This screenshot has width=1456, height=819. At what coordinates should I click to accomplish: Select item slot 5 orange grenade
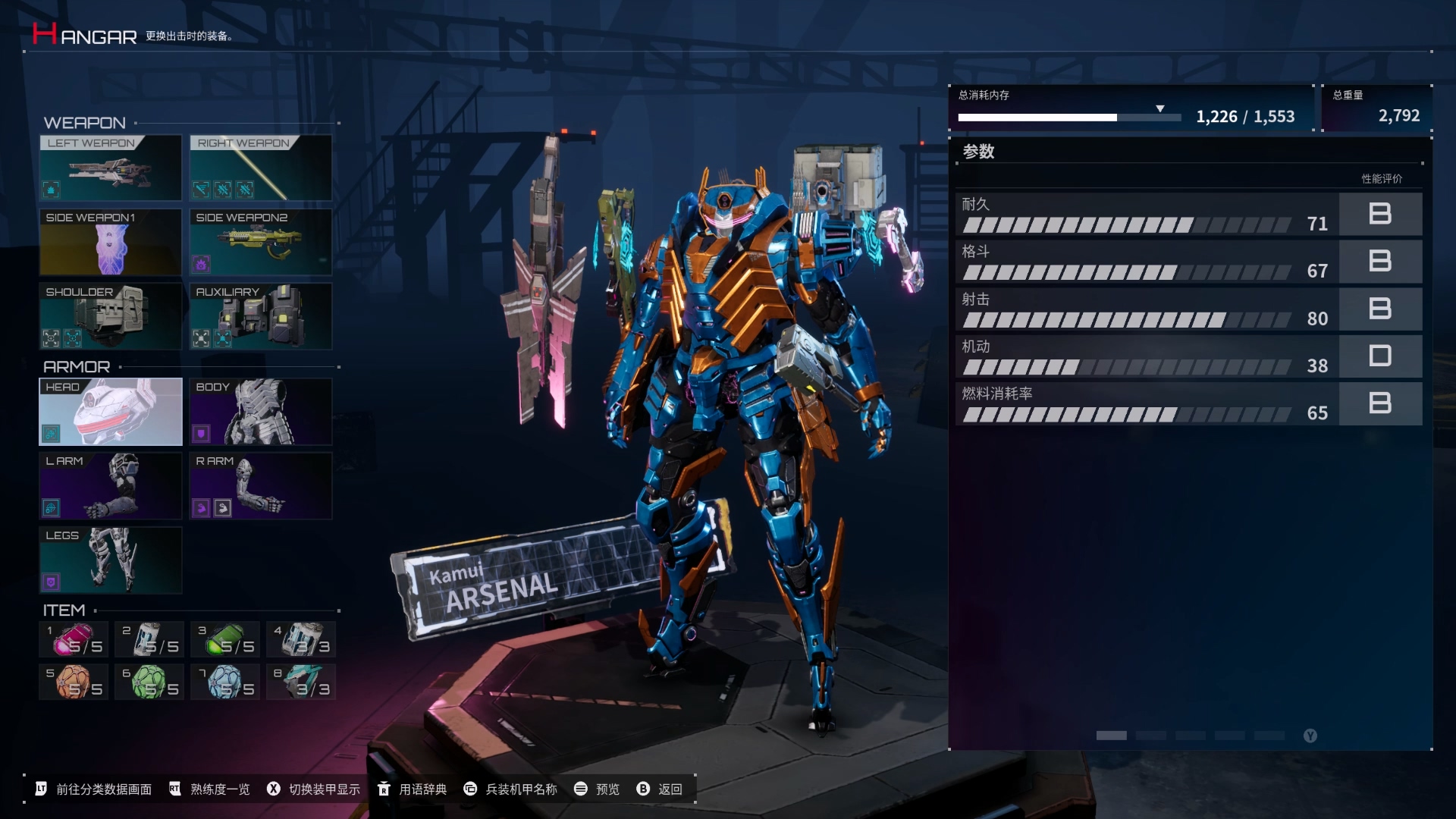click(x=74, y=682)
